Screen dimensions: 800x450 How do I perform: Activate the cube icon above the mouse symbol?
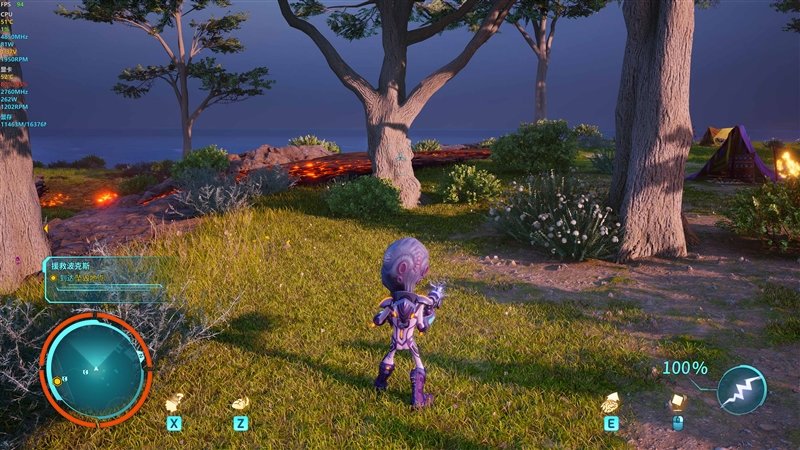[x=677, y=402]
